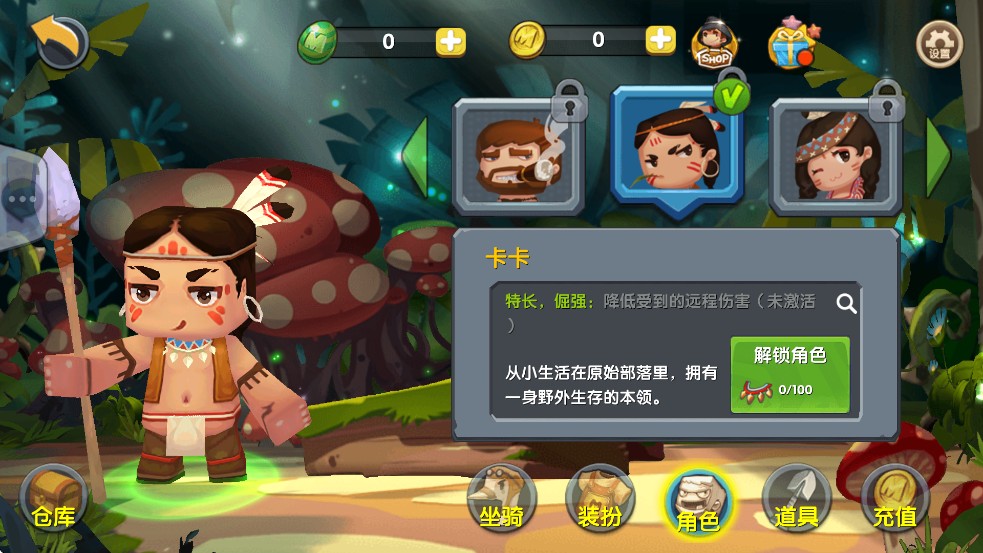Add more gold coins

coord(660,40)
